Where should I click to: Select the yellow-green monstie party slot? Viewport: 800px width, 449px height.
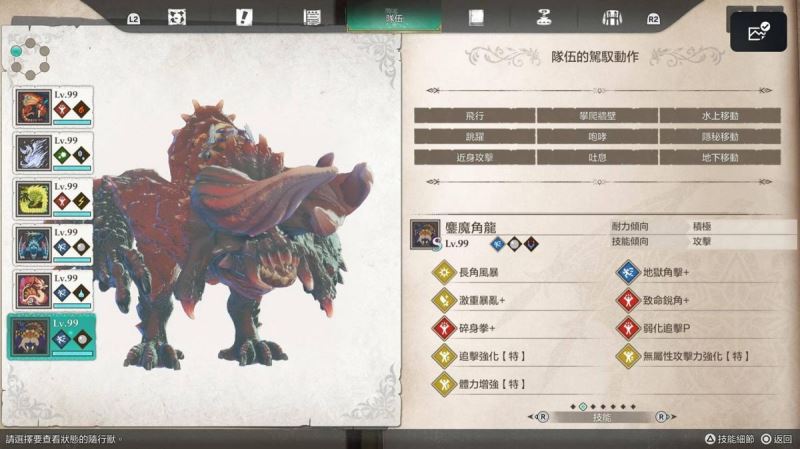[x=52, y=199]
